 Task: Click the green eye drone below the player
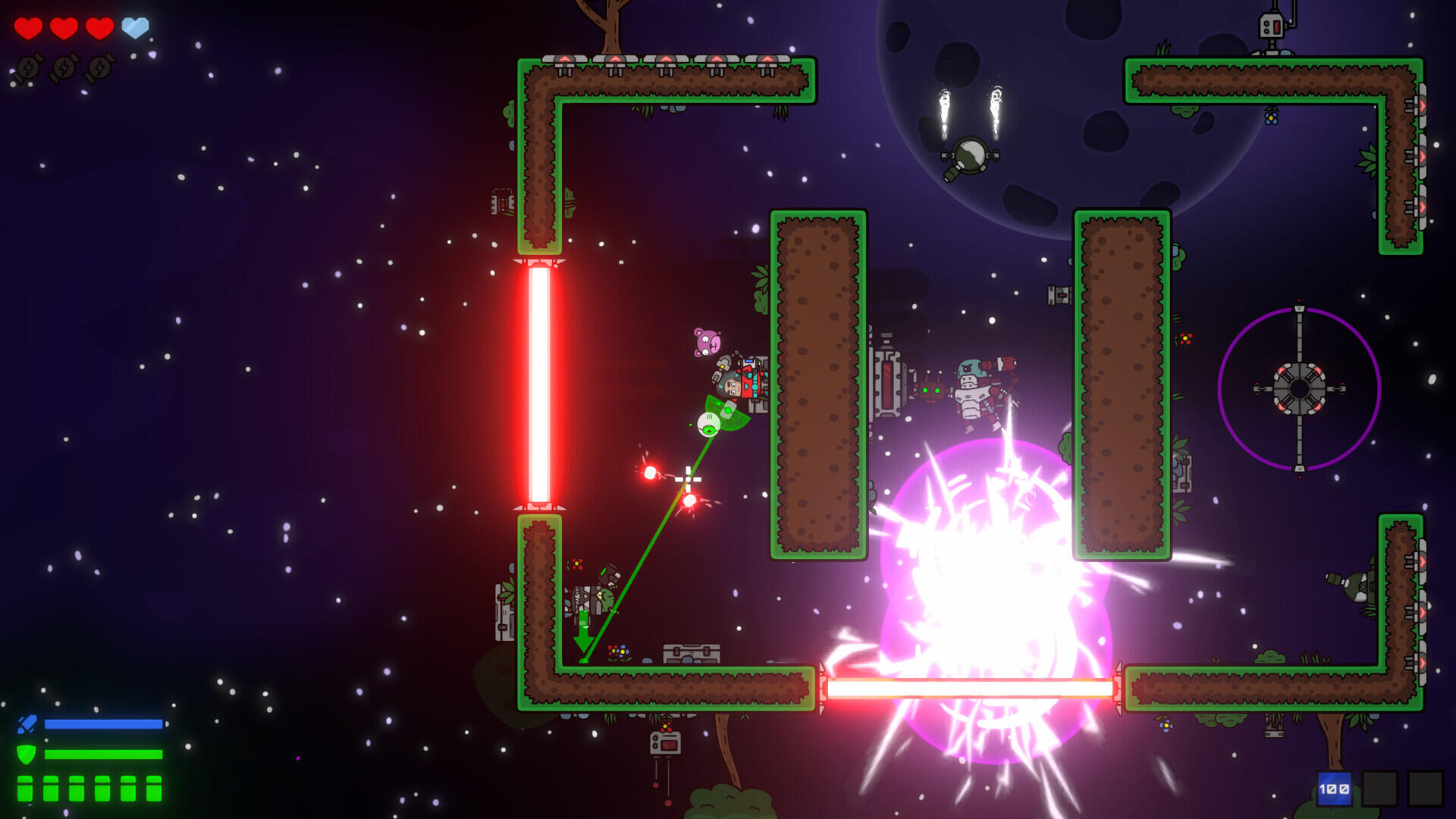pyautogui.click(x=708, y=425)
